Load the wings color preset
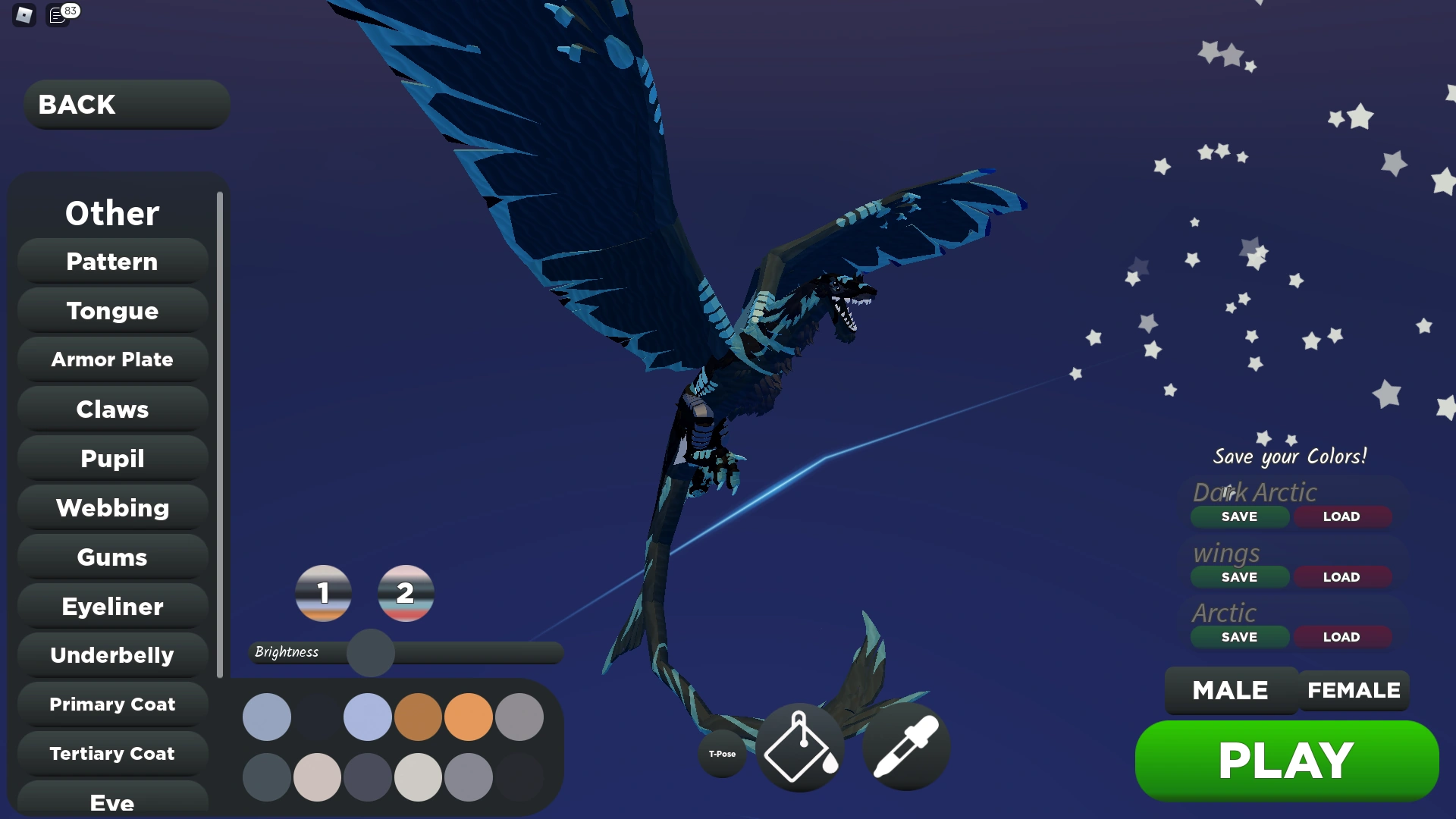This screenshot has height=819, width=1456. coord(1341,576)
